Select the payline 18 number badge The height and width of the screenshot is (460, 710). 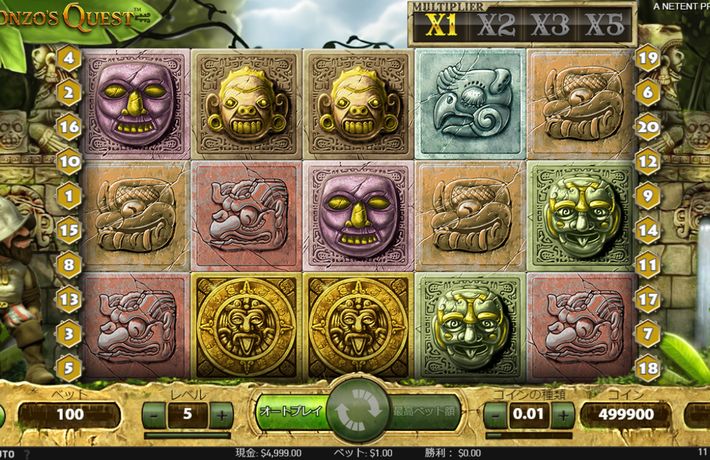coord(647,369)
